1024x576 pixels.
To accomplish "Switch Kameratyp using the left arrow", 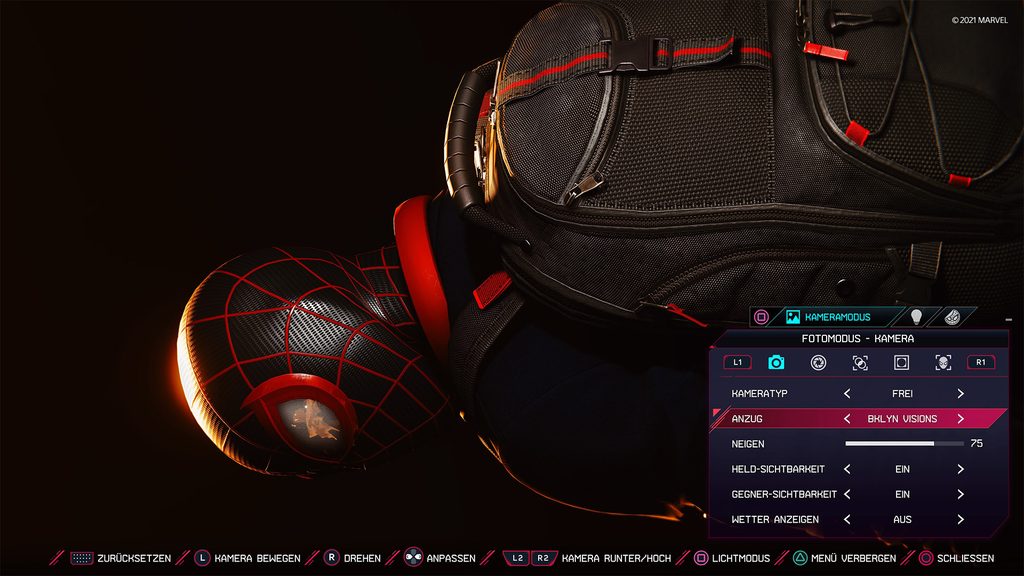I will [x=847, y=394].
